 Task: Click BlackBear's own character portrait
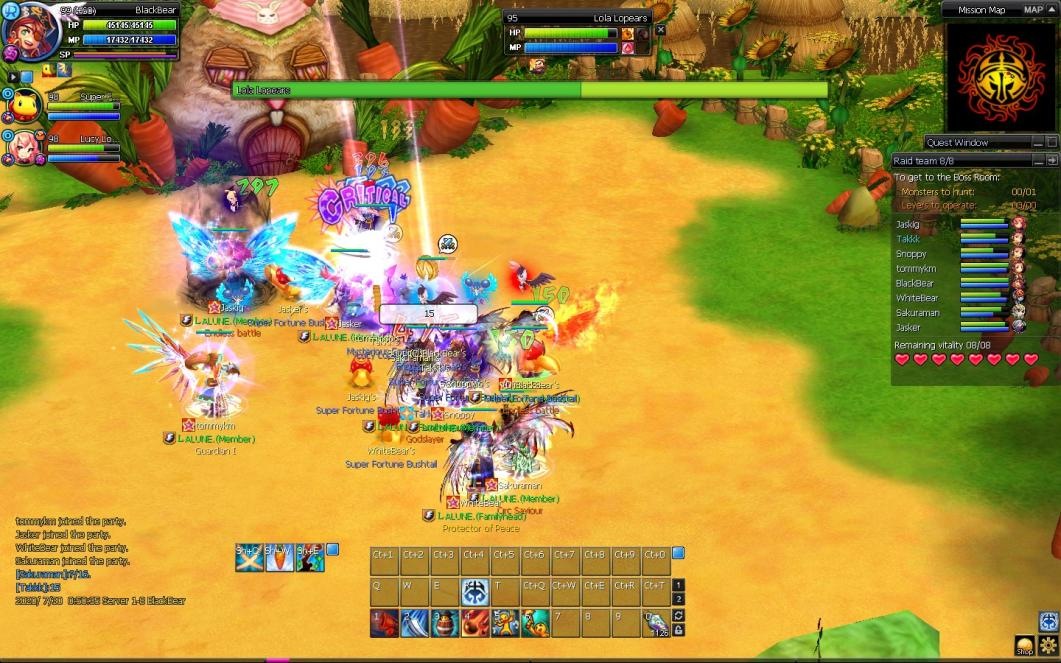(x=30, y=30)
